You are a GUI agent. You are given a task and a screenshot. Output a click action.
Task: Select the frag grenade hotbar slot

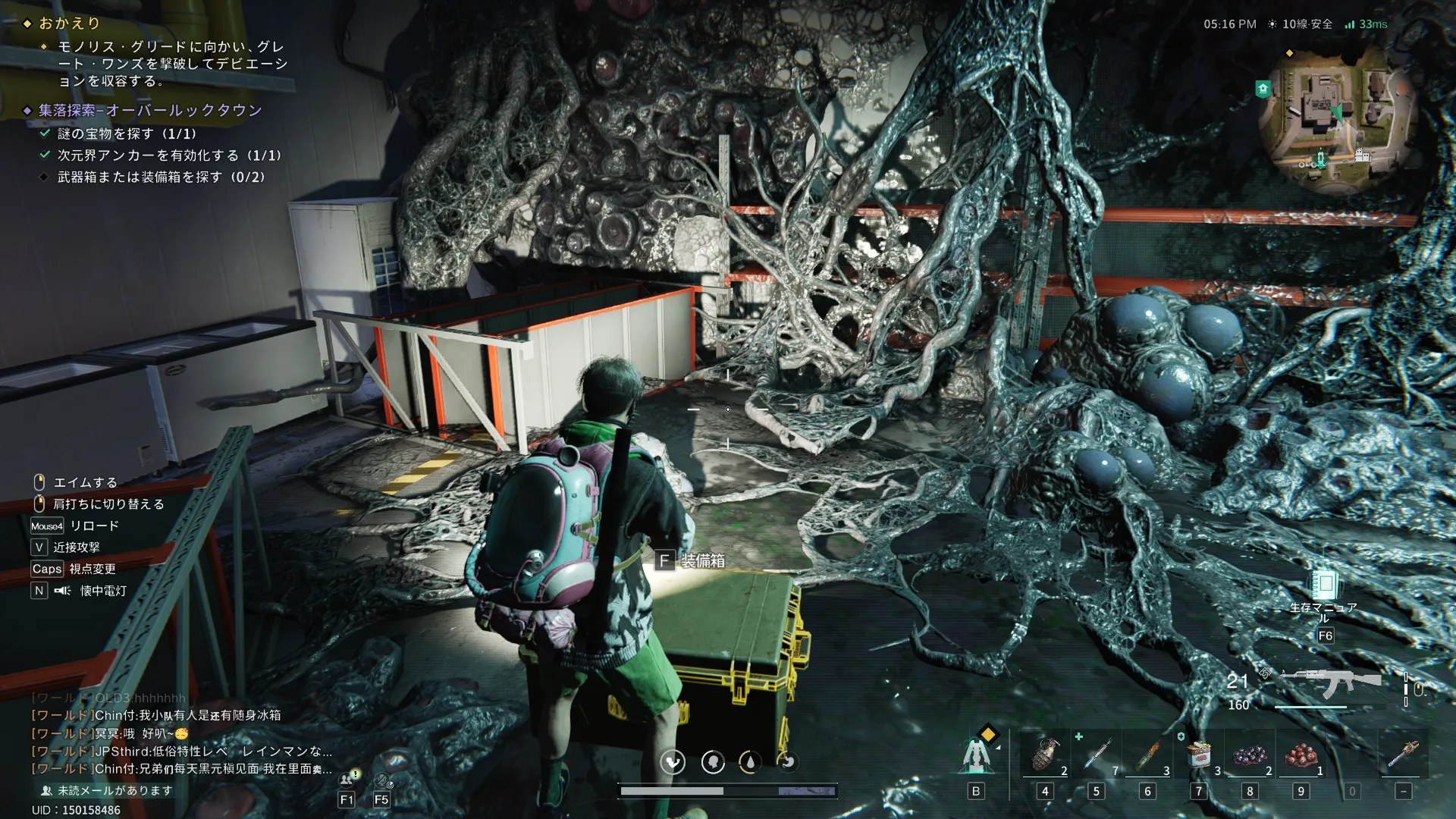(1046, 756)
